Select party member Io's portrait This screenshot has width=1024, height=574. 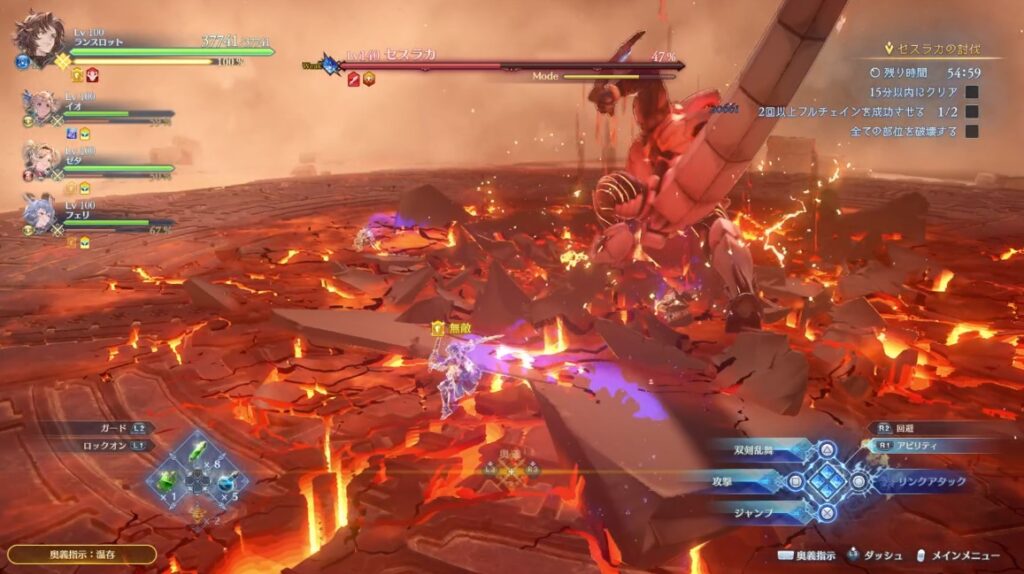click(40, 107)
